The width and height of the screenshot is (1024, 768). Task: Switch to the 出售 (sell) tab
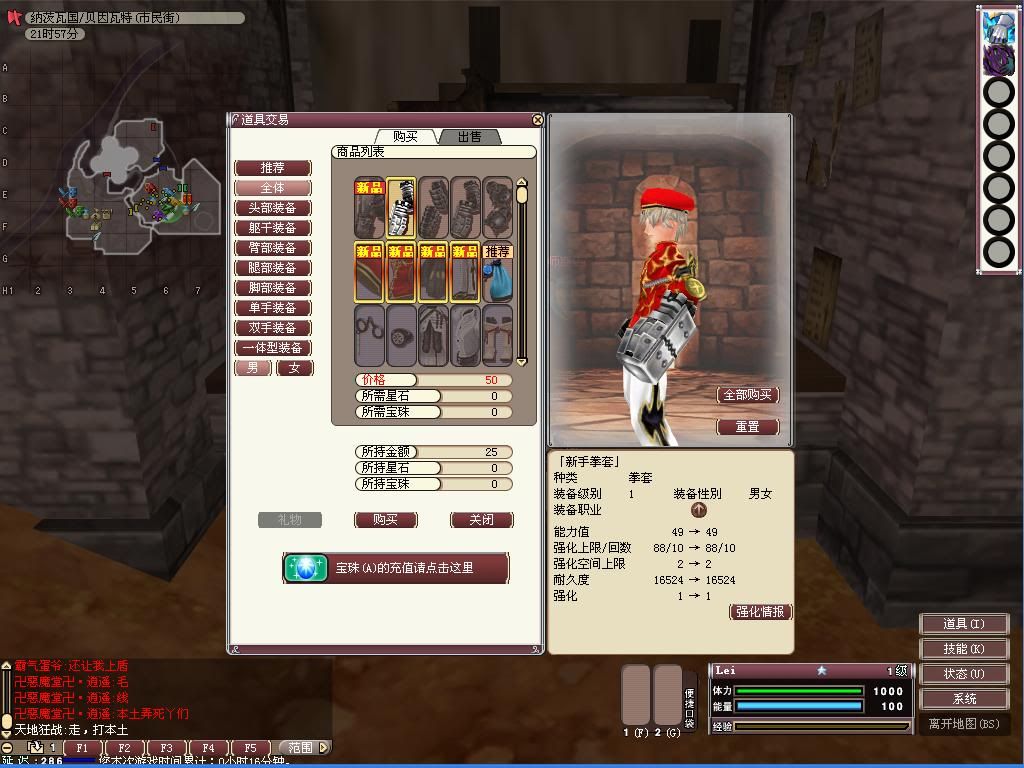(x=469, y=136)
